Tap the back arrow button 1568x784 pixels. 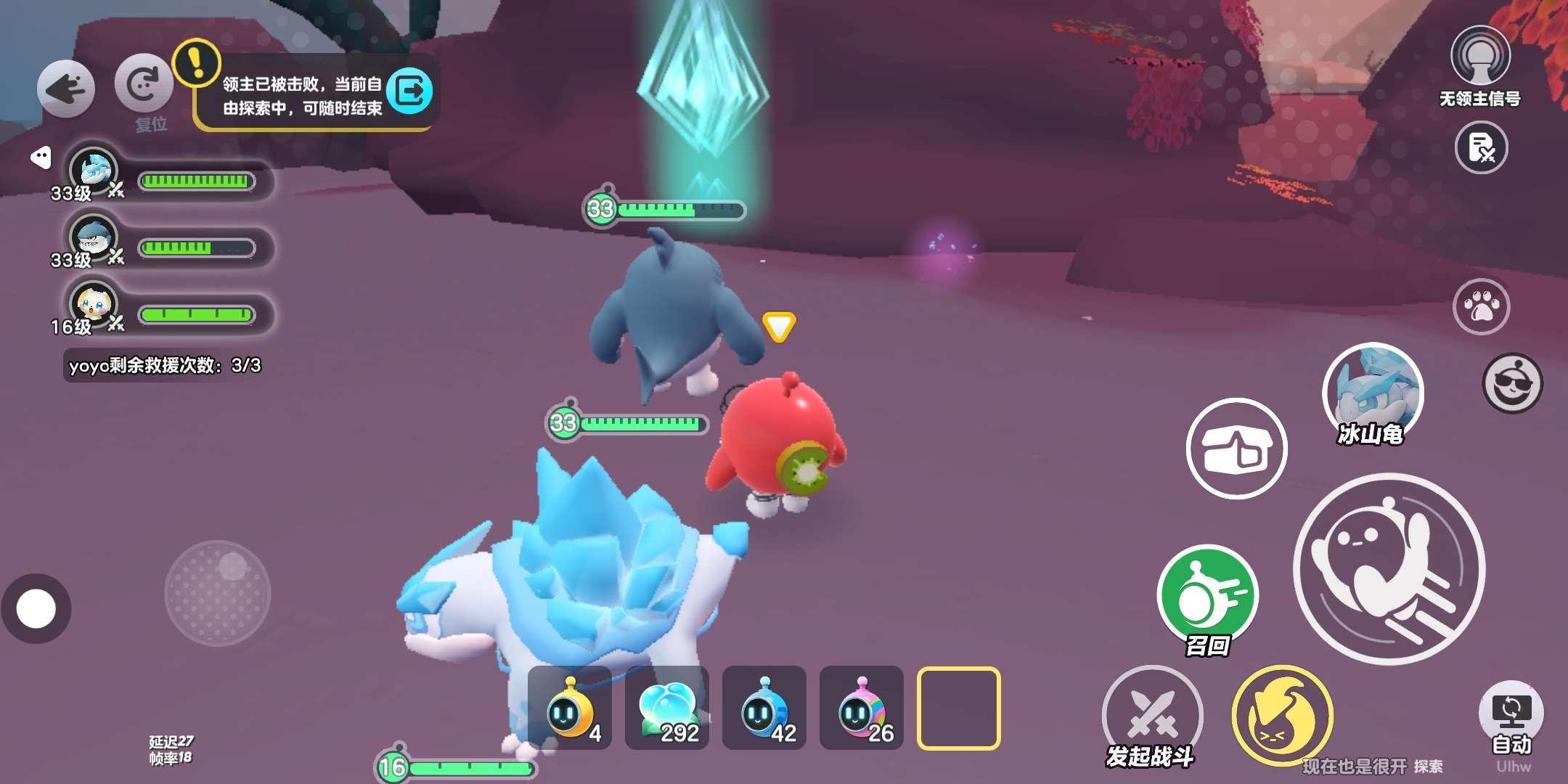click(66, 89)
